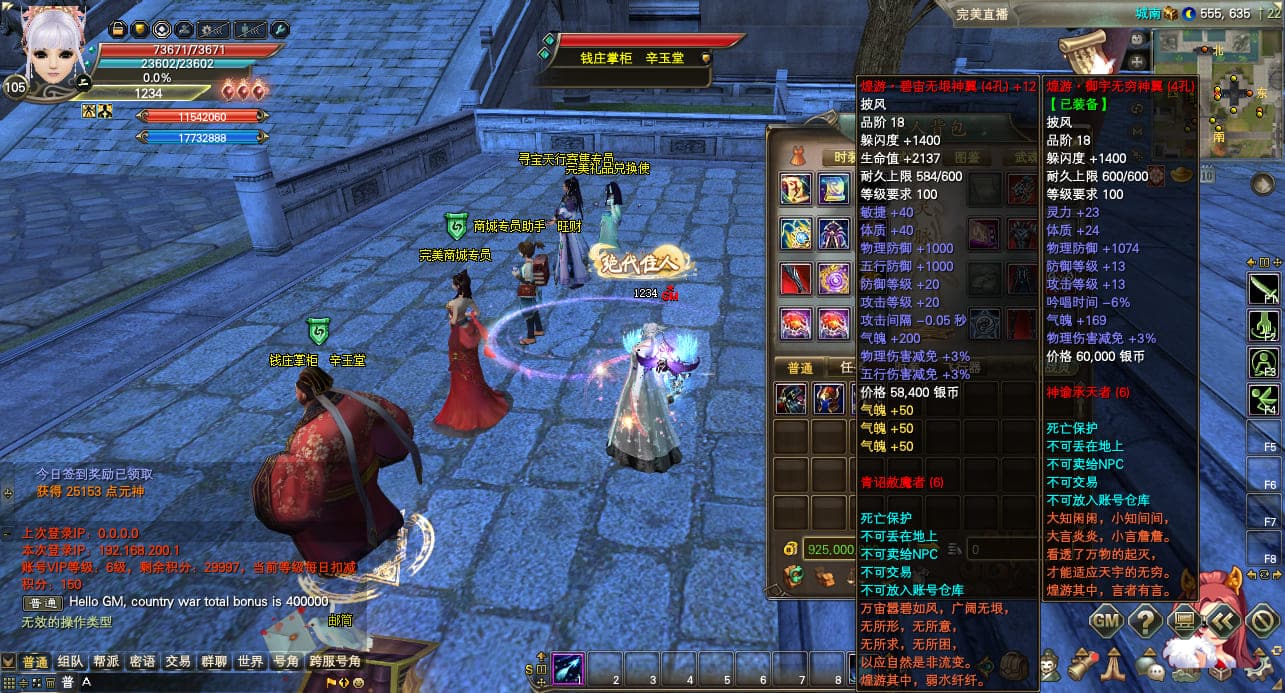Viewport: 1285px width, 693px height.
Task: Open the GM octagon button
Action: point(1105,620)
